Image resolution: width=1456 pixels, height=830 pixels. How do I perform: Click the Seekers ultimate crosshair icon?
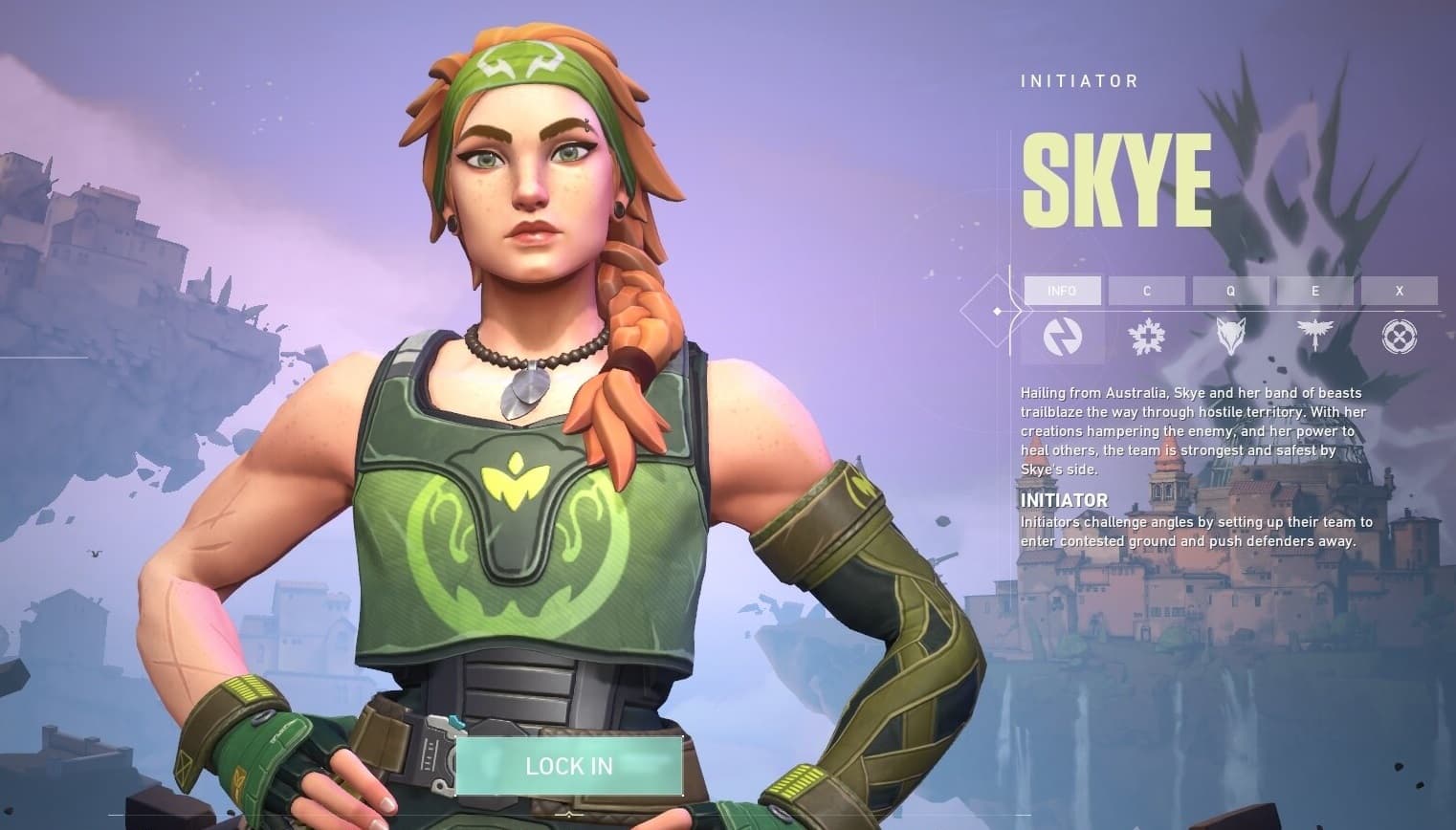[x=1400, y=337]
